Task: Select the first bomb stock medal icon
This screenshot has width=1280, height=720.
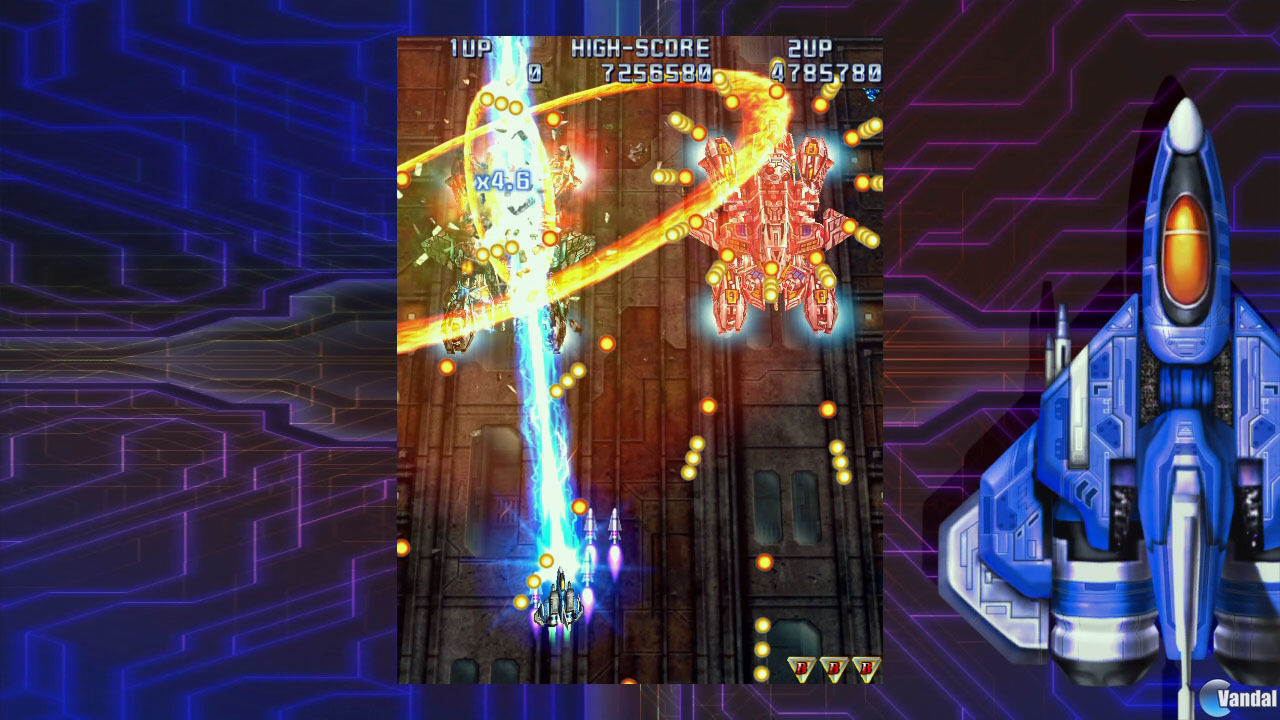Action: [803, 668]
